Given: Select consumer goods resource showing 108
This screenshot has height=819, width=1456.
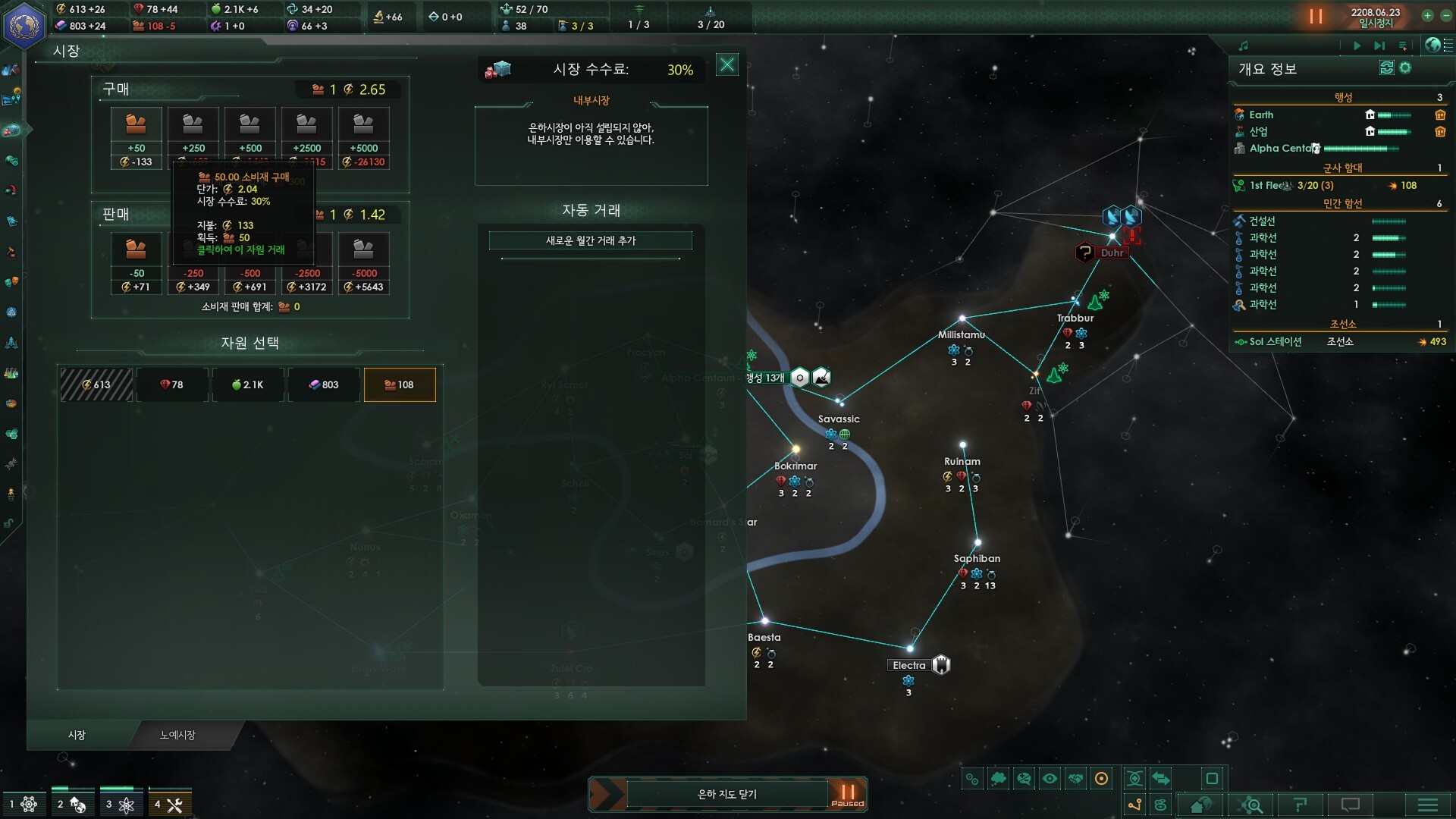Looking at the screenshot, I should pyautogui.click(x=400, y=384).
